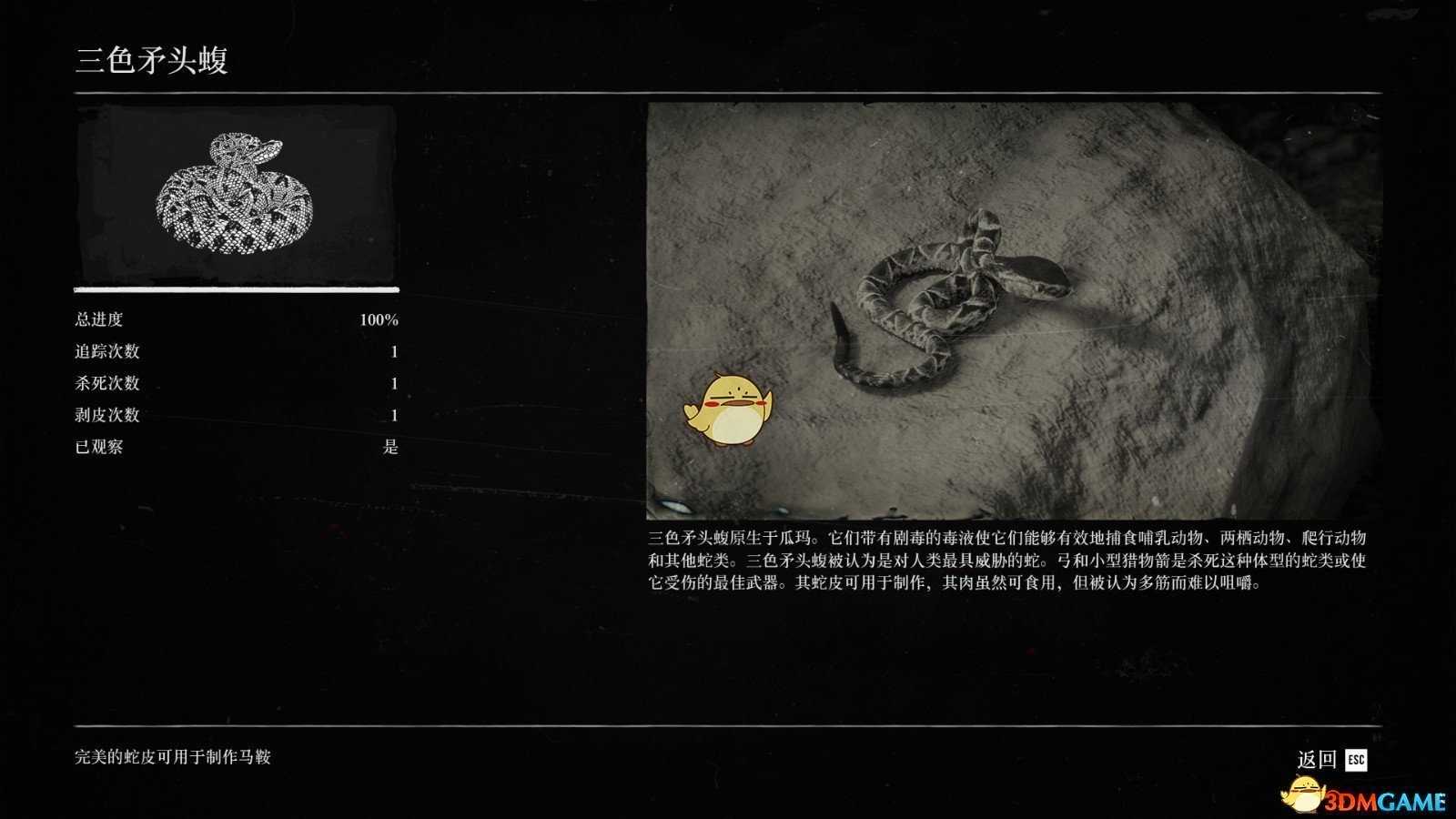View the large viper photograph
1456x819 pixels.
[x=1012, y=309]
